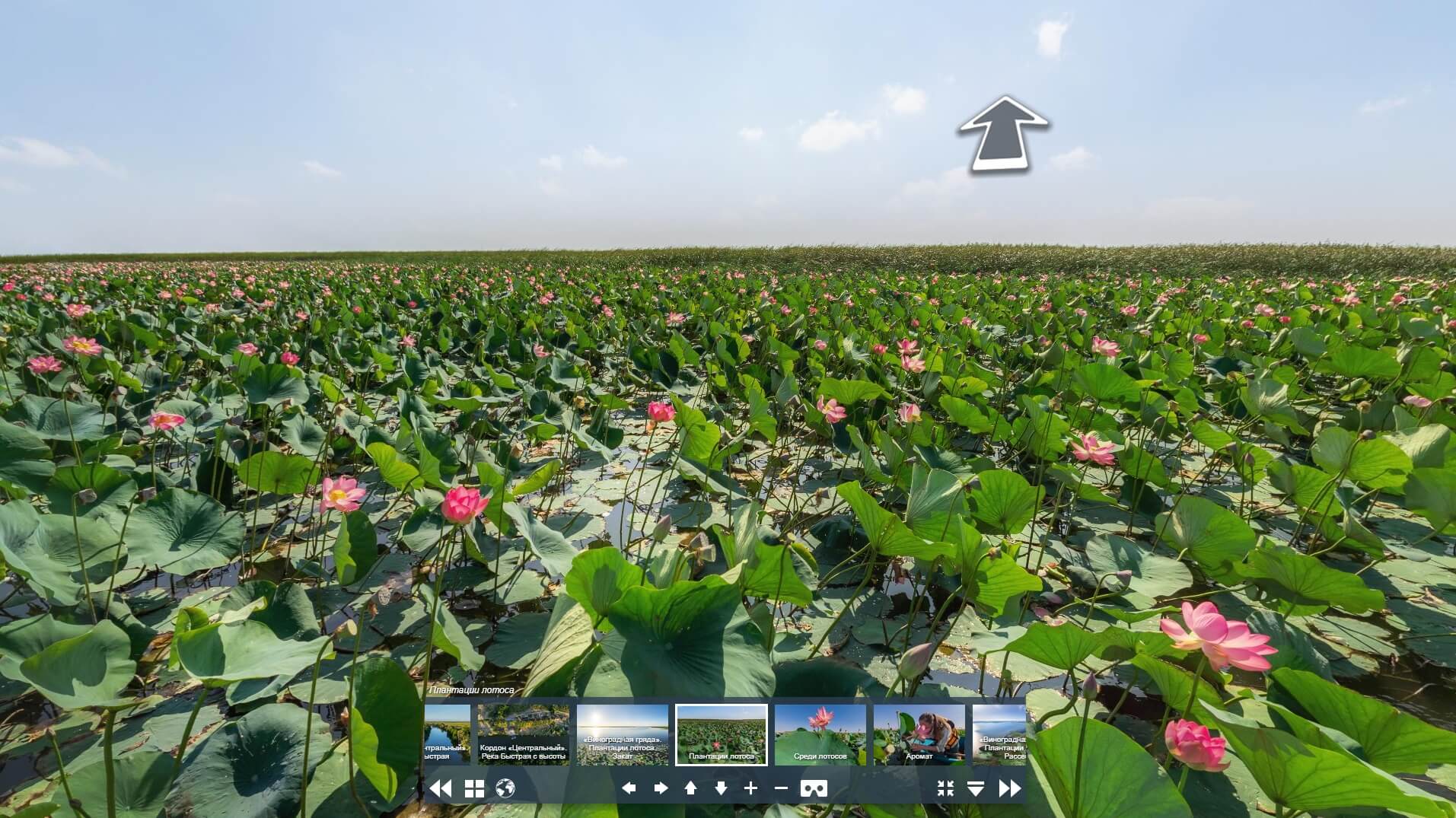Screen dimensions: 1456x818
Task: Zoom in with the plus button
Action: (751, 789)
